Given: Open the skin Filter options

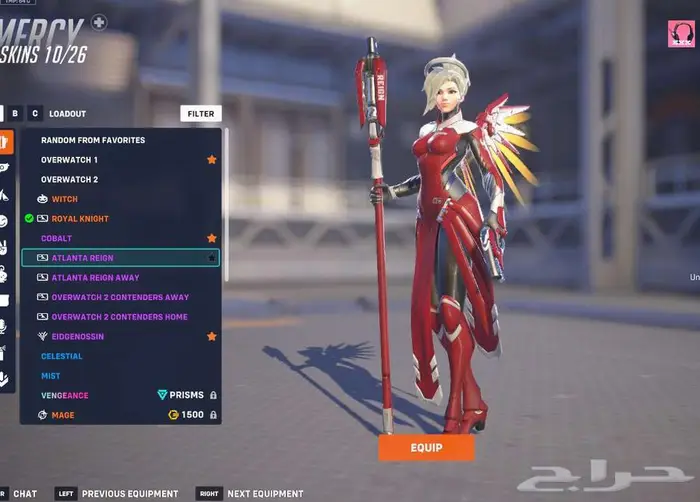Looking at the screenshot, I should 201,114.
